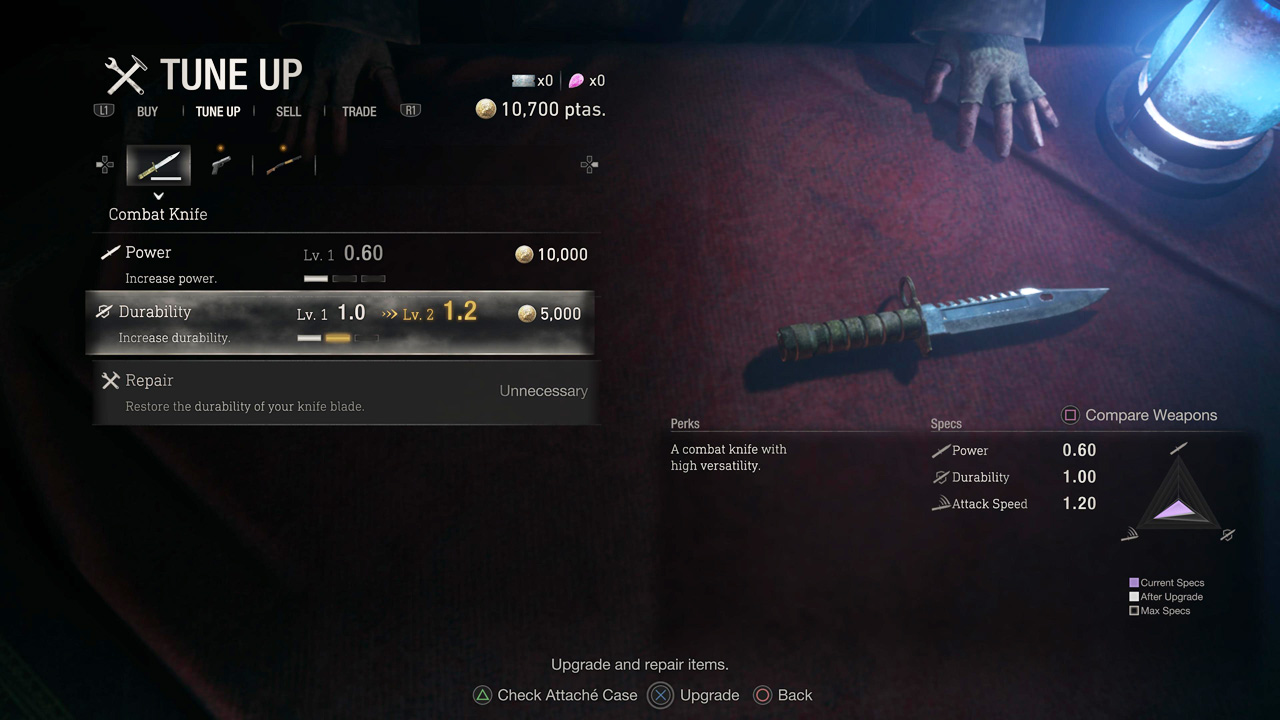Select the Combat Knife weapon icon
Screen dimensions: 1280x720
[x=158, y=164]
